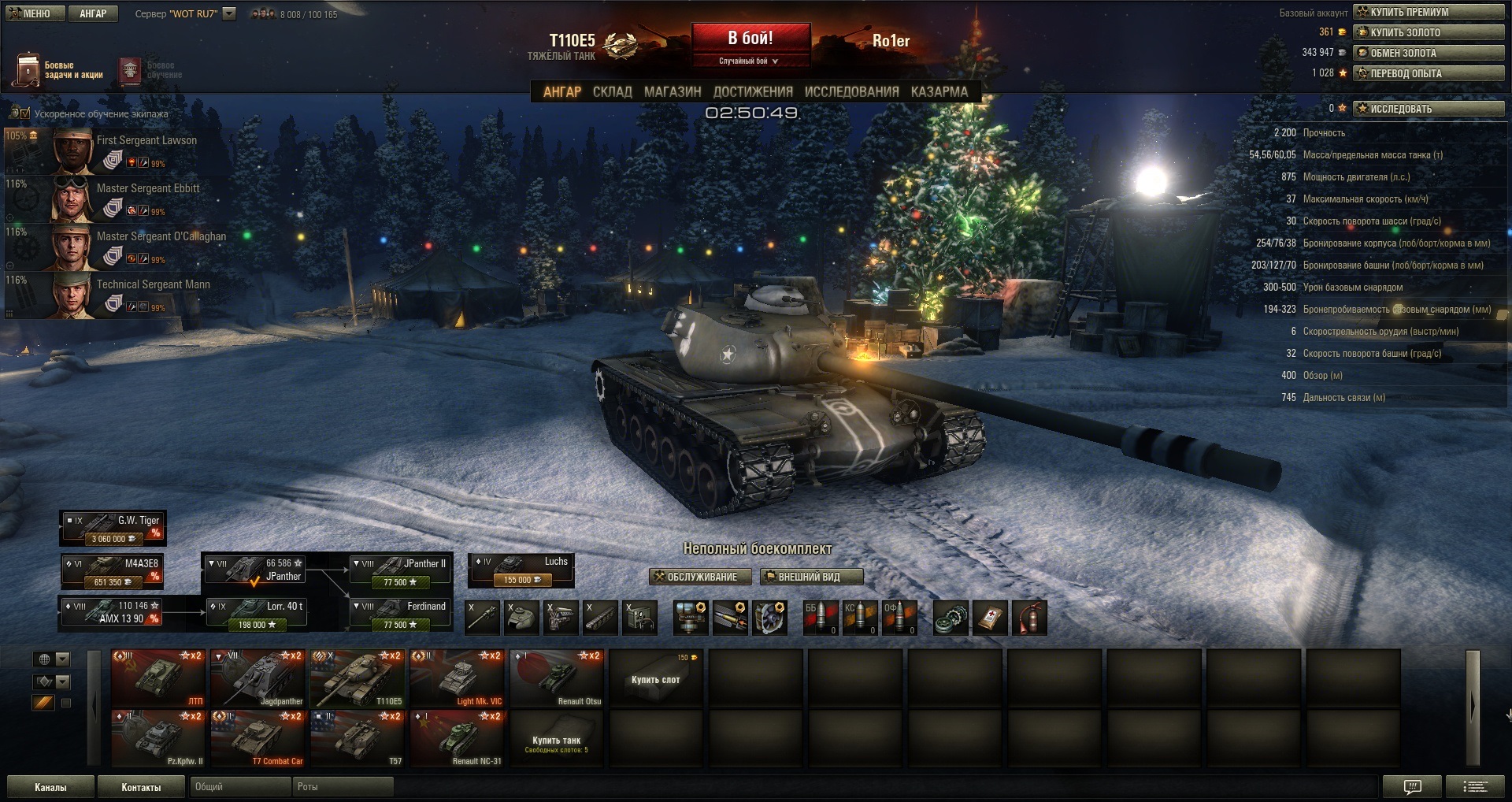Open the МАГАЗИН tab
Viewport: 1512px width, 802px height.
coord(673,91)
